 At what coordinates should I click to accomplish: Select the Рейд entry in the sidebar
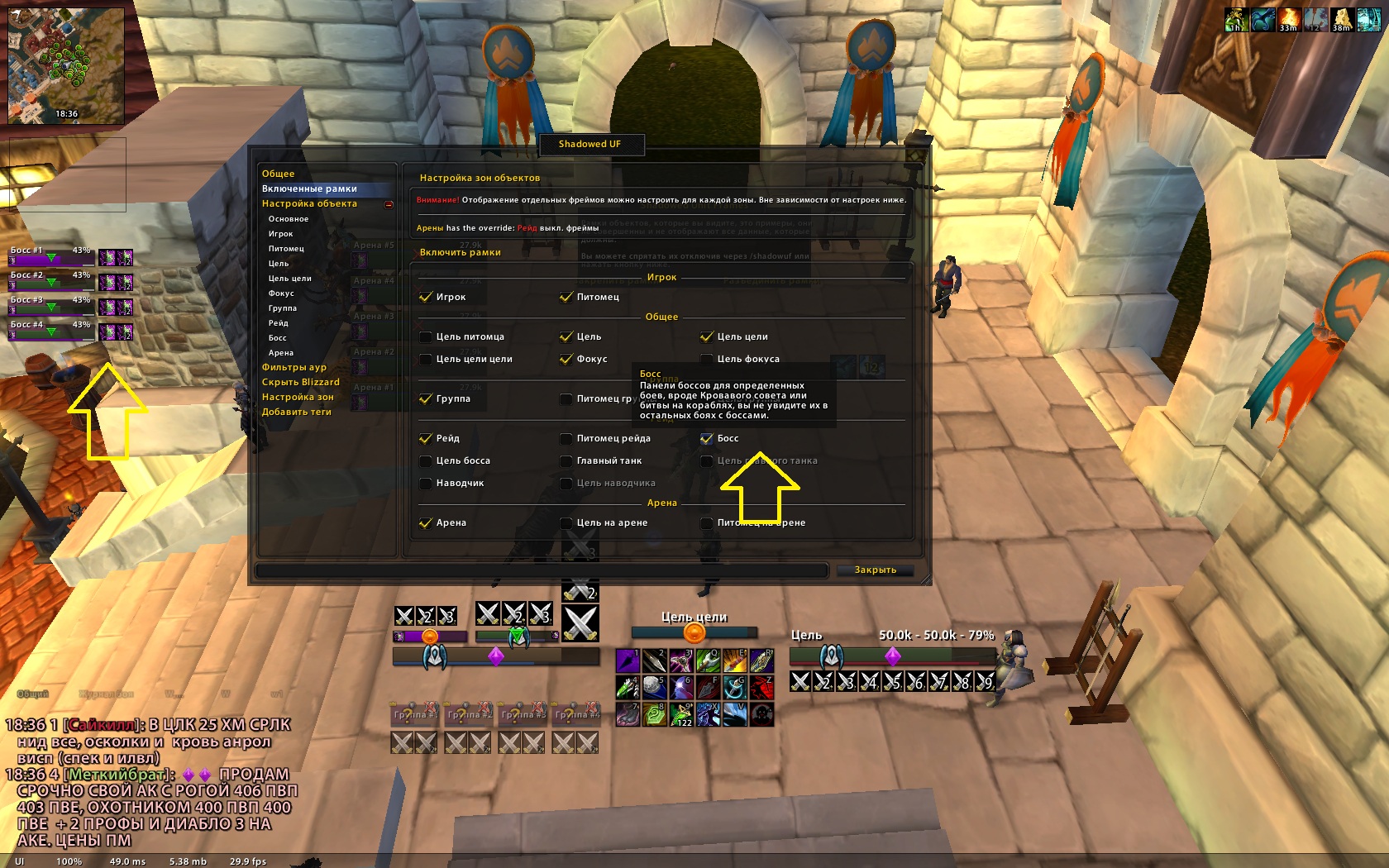click(278, 323)
